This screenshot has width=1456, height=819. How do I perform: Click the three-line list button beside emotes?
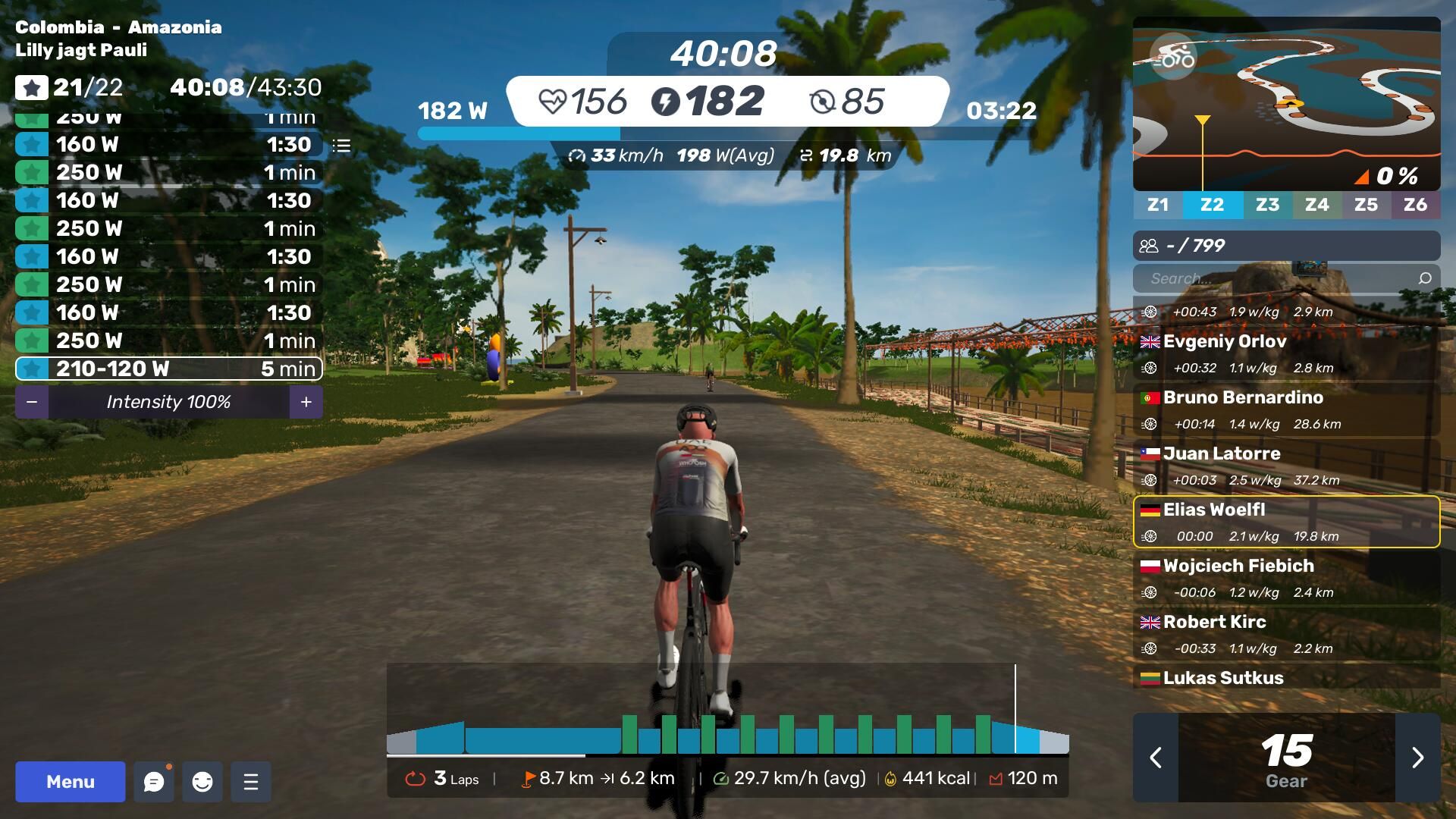[251, 782]
